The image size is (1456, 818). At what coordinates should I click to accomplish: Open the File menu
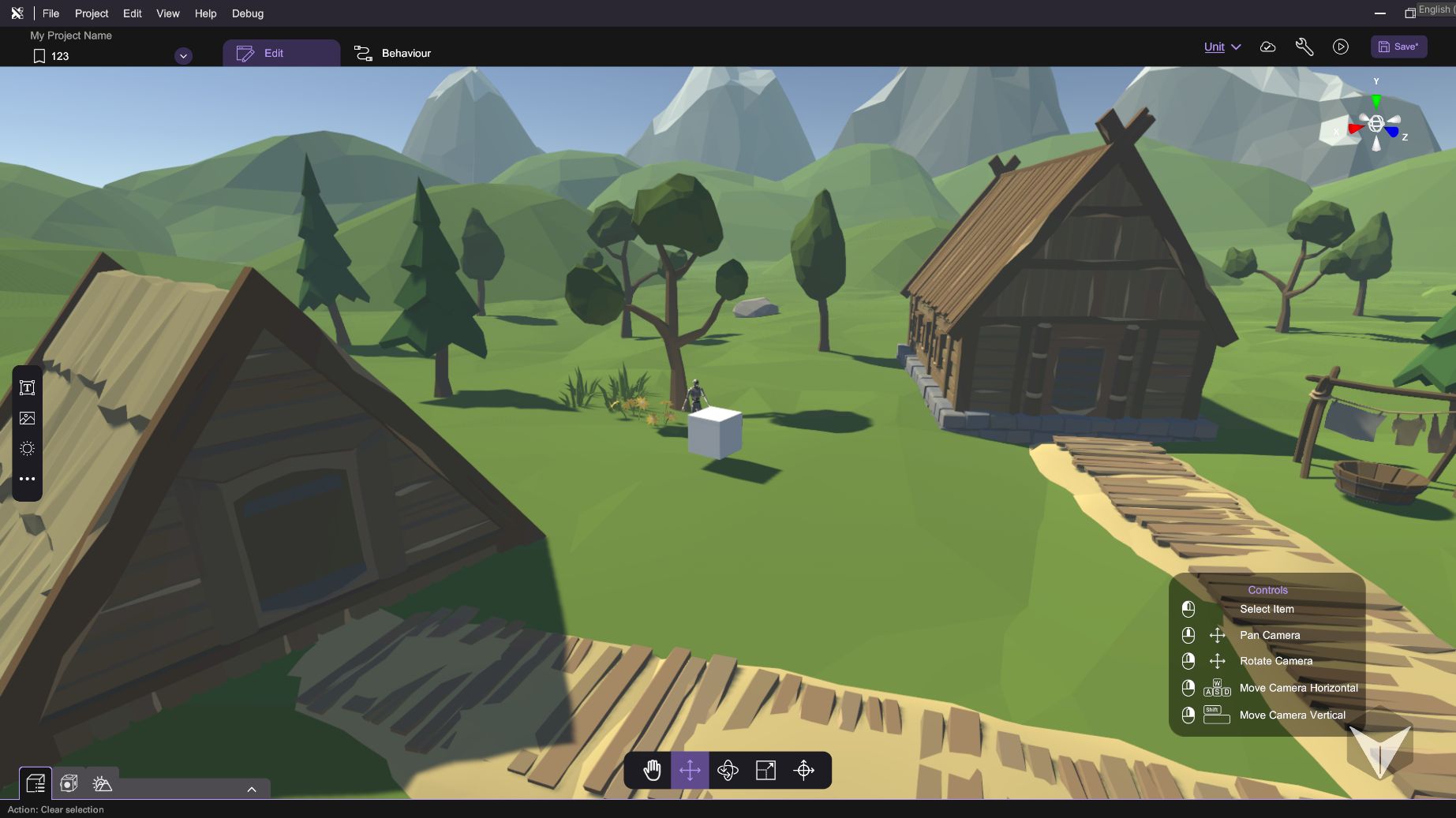51,13
